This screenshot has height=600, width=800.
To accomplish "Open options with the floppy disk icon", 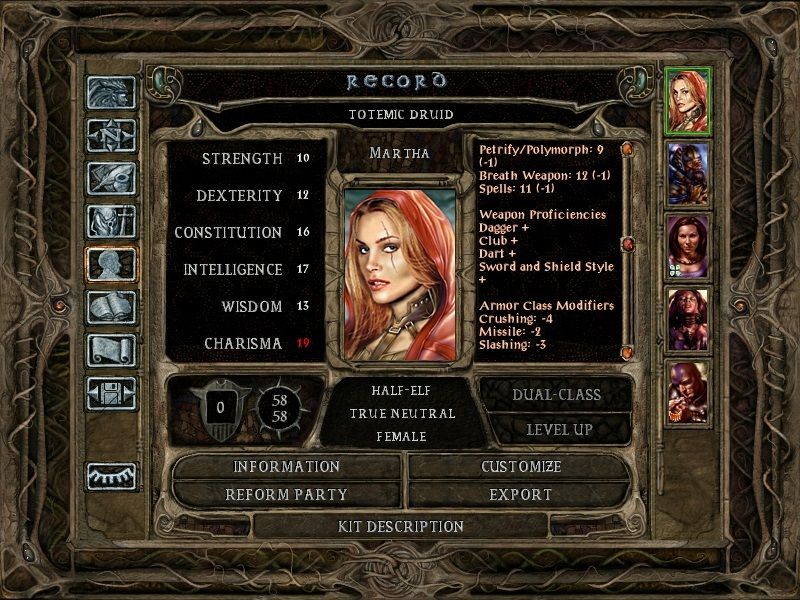I will tap(111, 393).
